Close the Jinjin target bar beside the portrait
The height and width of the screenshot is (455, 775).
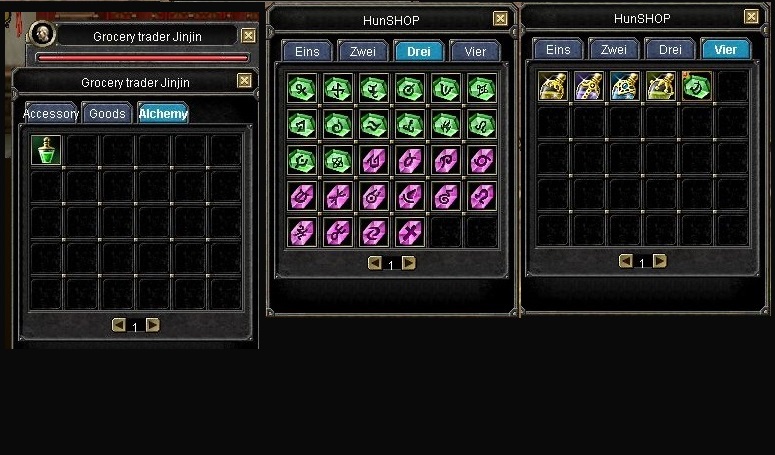click(248, 36)
